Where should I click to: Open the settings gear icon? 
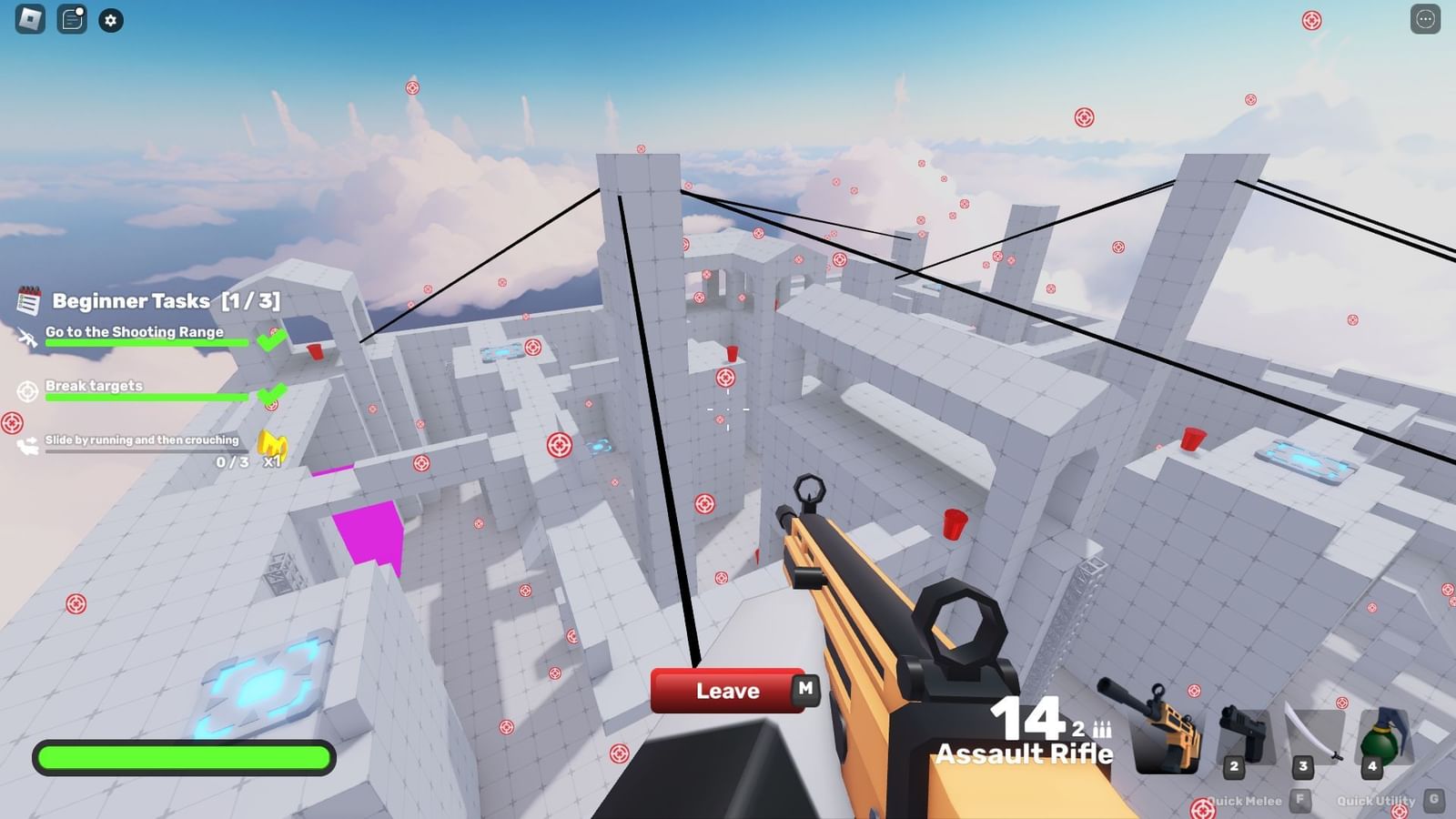tap(110, 20)
